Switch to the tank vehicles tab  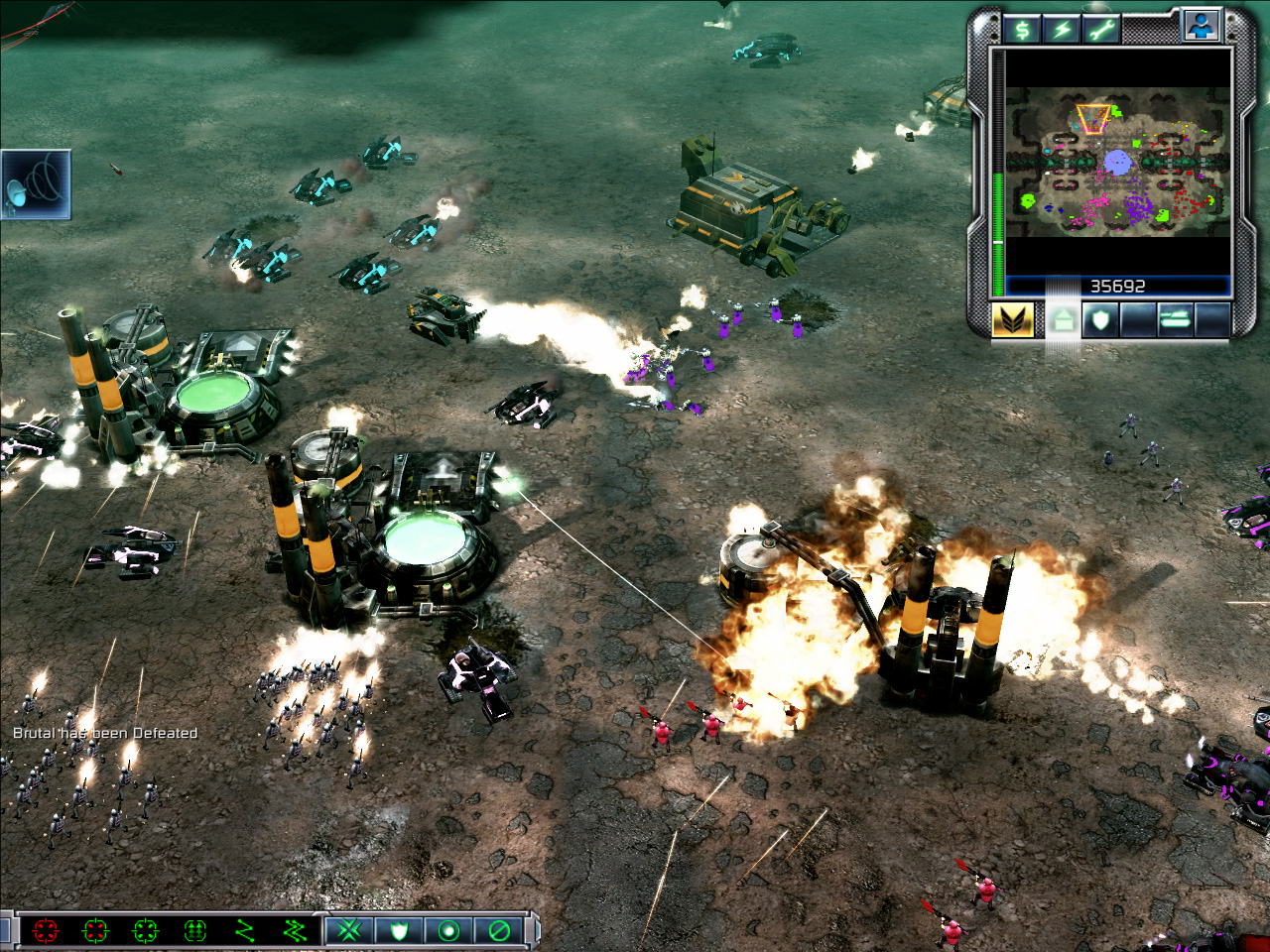coord(1175,319)
